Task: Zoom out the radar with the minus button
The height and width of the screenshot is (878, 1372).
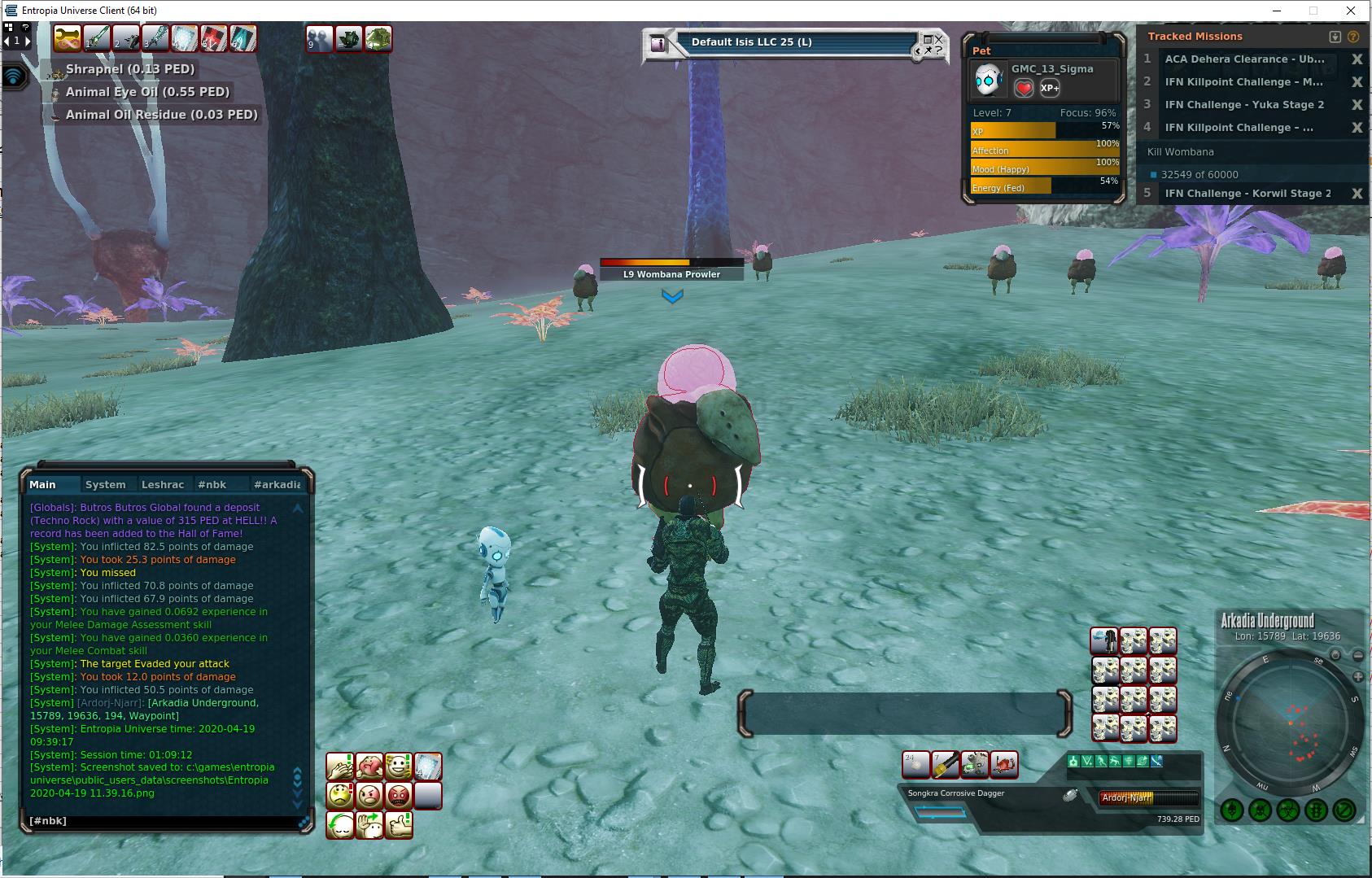Action: [1357, 655]
